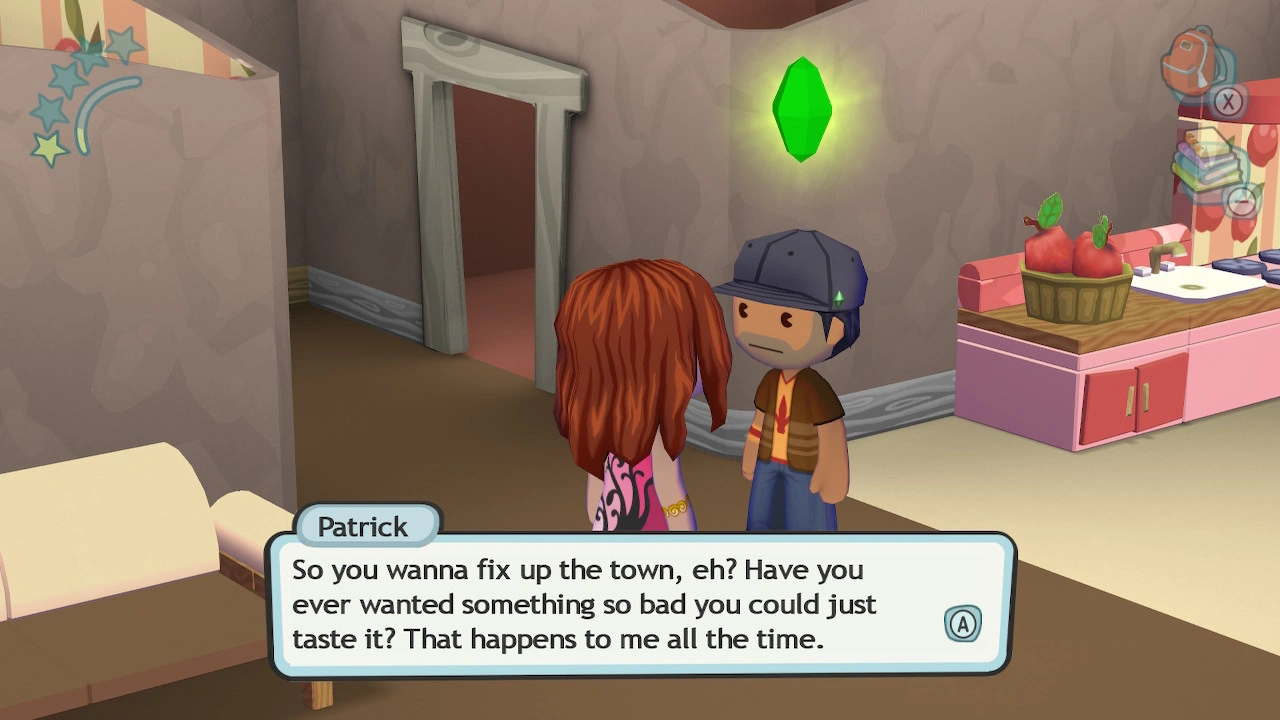The image size is (1280, 720).
Task: Open the stacked books journal icon
Action: point(1206,160)
